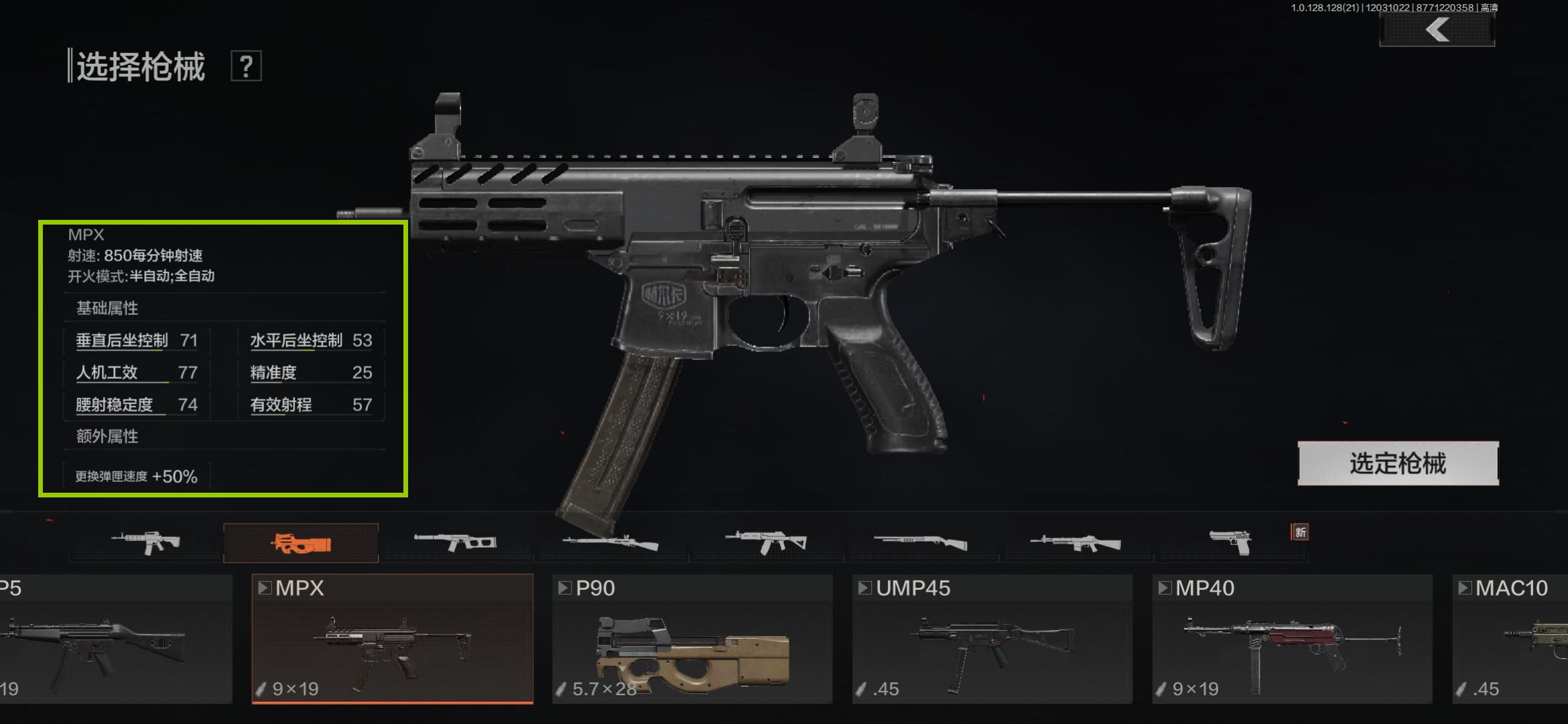
Task: Go back with the arrow button
Action: pyautogui.click(x=1437, y=30)
